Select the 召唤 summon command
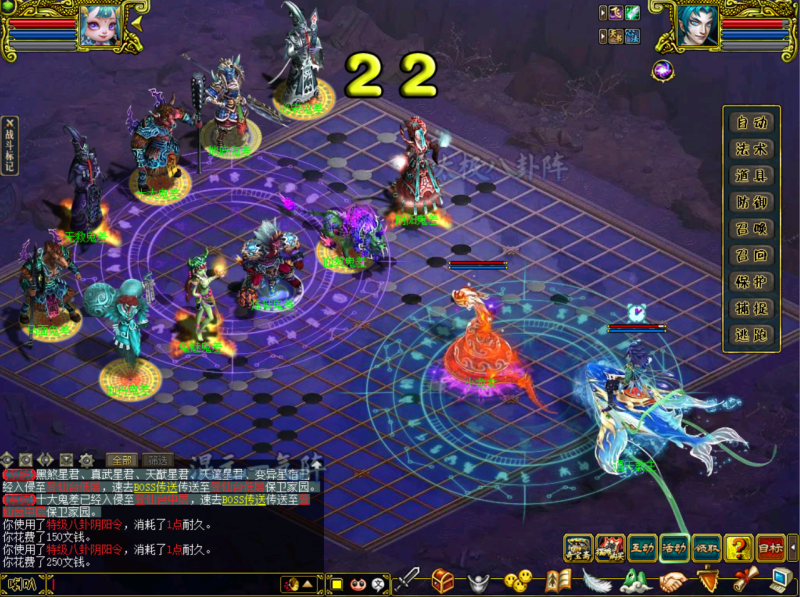 [751, 229]
